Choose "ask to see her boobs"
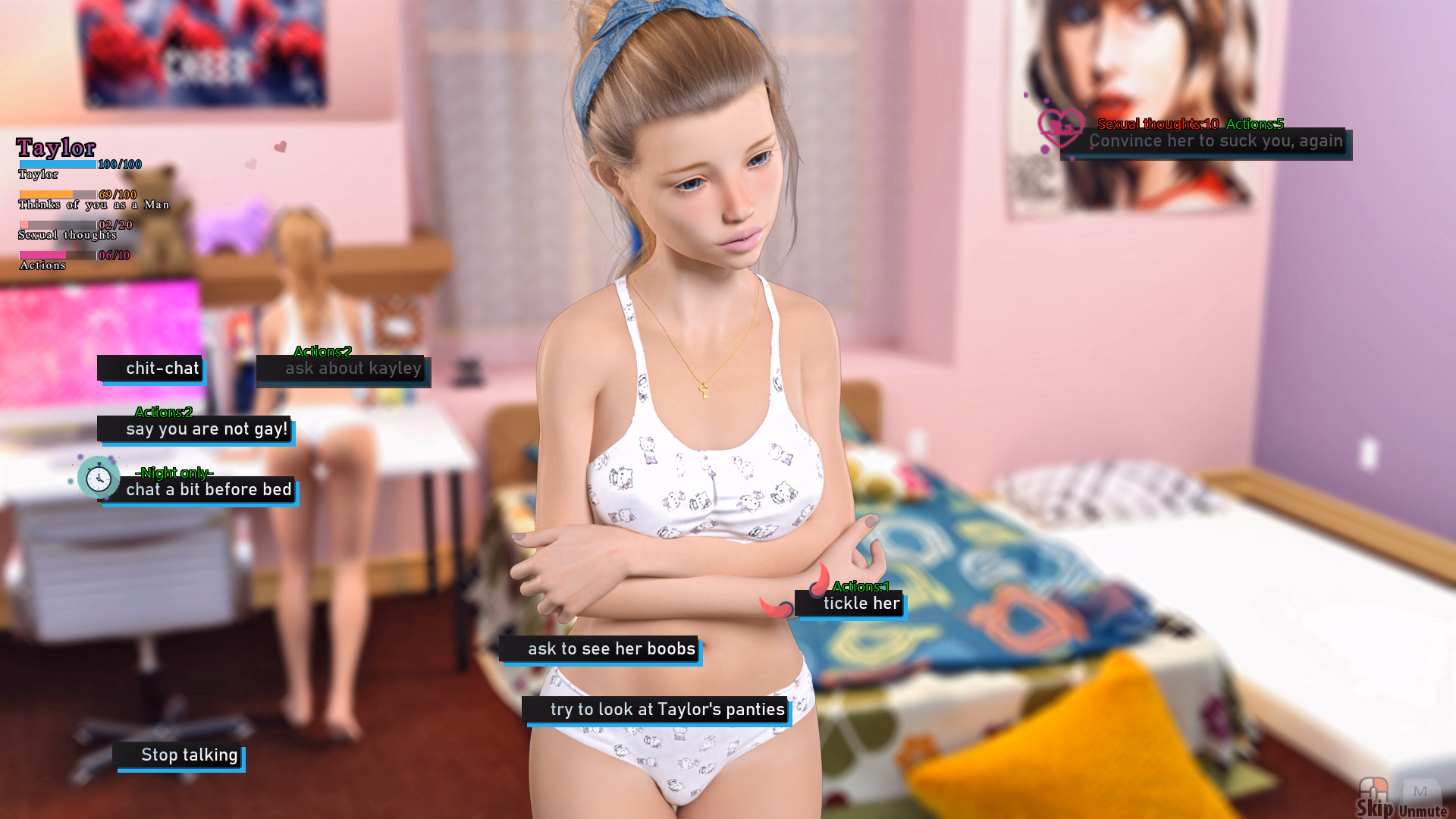The image size is (1456, 819). [610, 649]
